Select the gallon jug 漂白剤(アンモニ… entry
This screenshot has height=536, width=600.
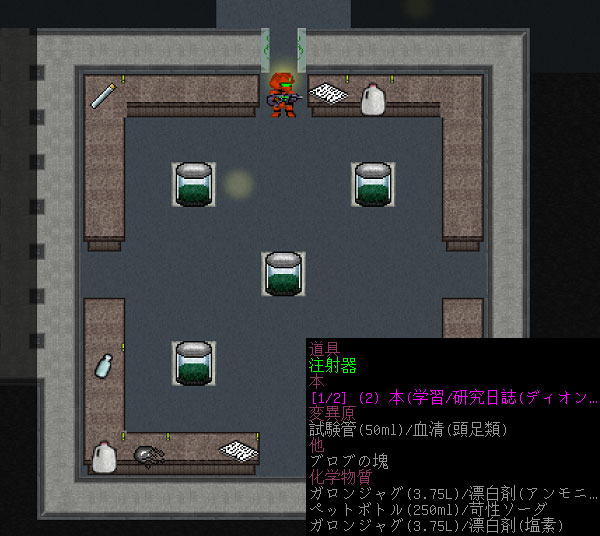click(453, 493)
